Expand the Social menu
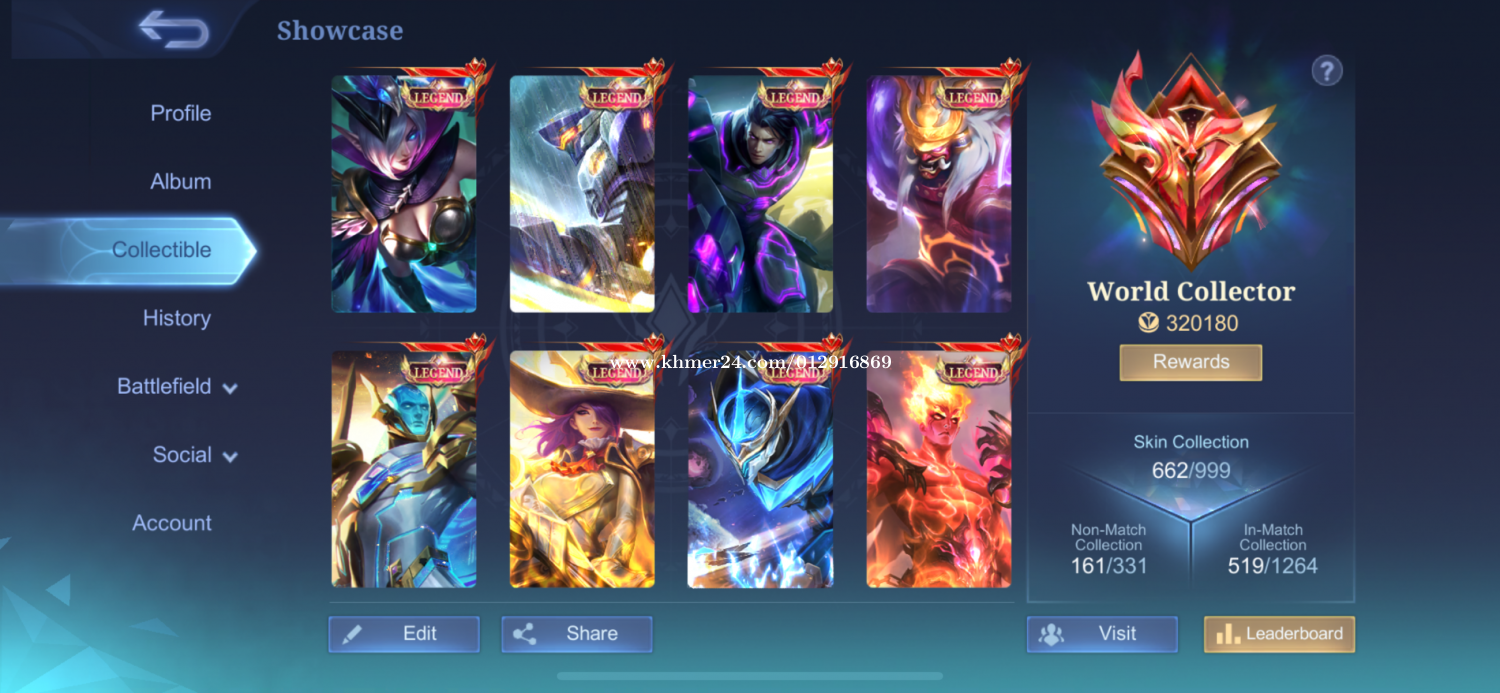Screen dimensions: 1500x693 (x=195, y=455)
